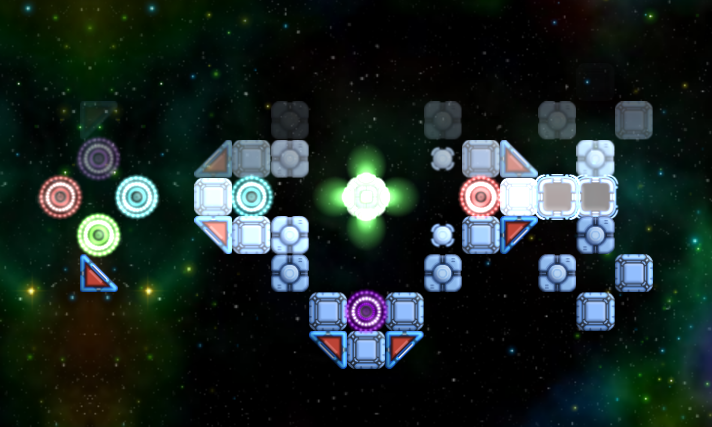Viewport: 712px width, 427px height.
Task: Select the green ring piece
Action: pos(98,235)
